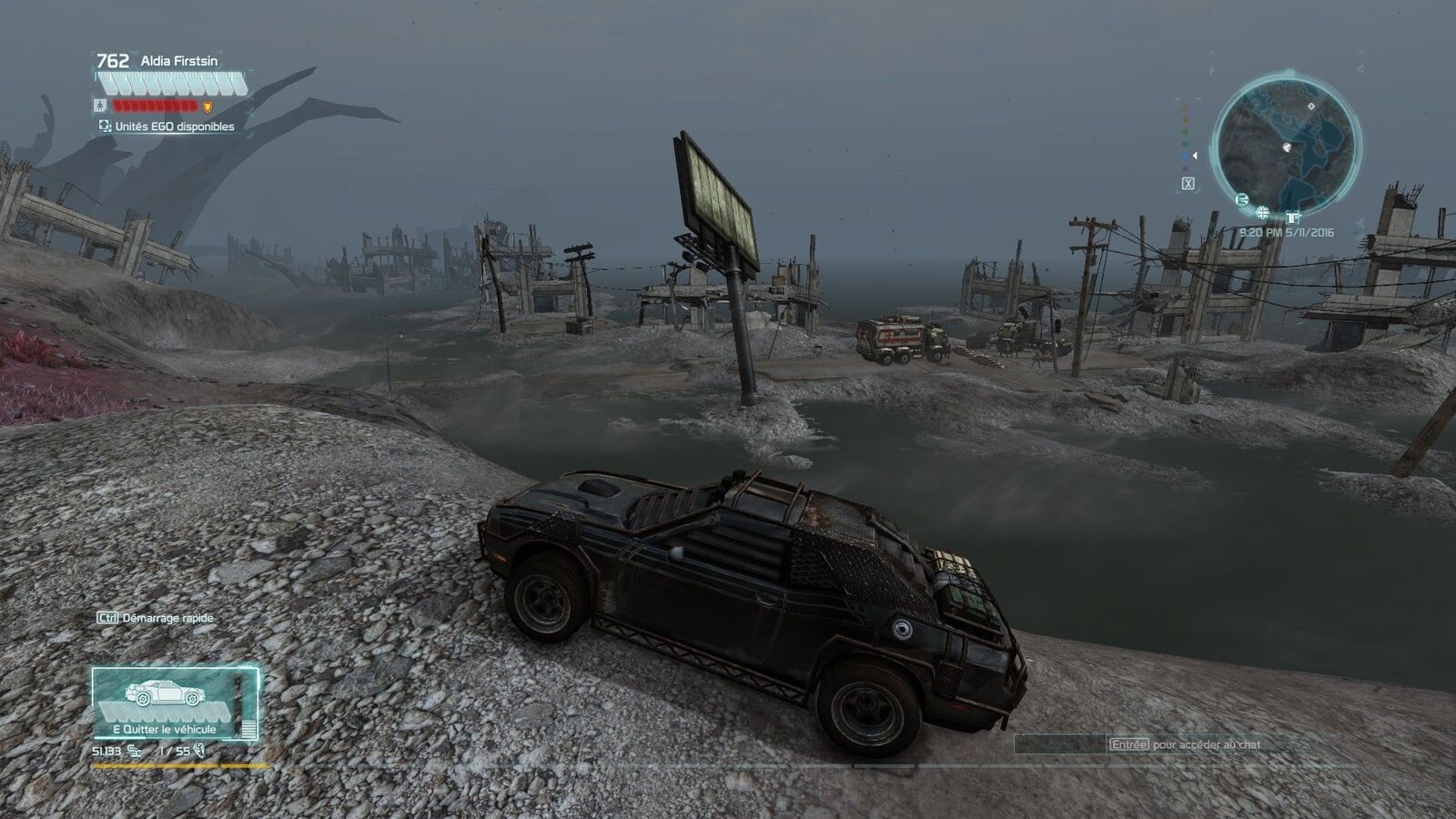Click the white arrow beside the blue legend dot
Image resolution: width=1456 pixels, height=819 pixels.
coord(1195,156)
